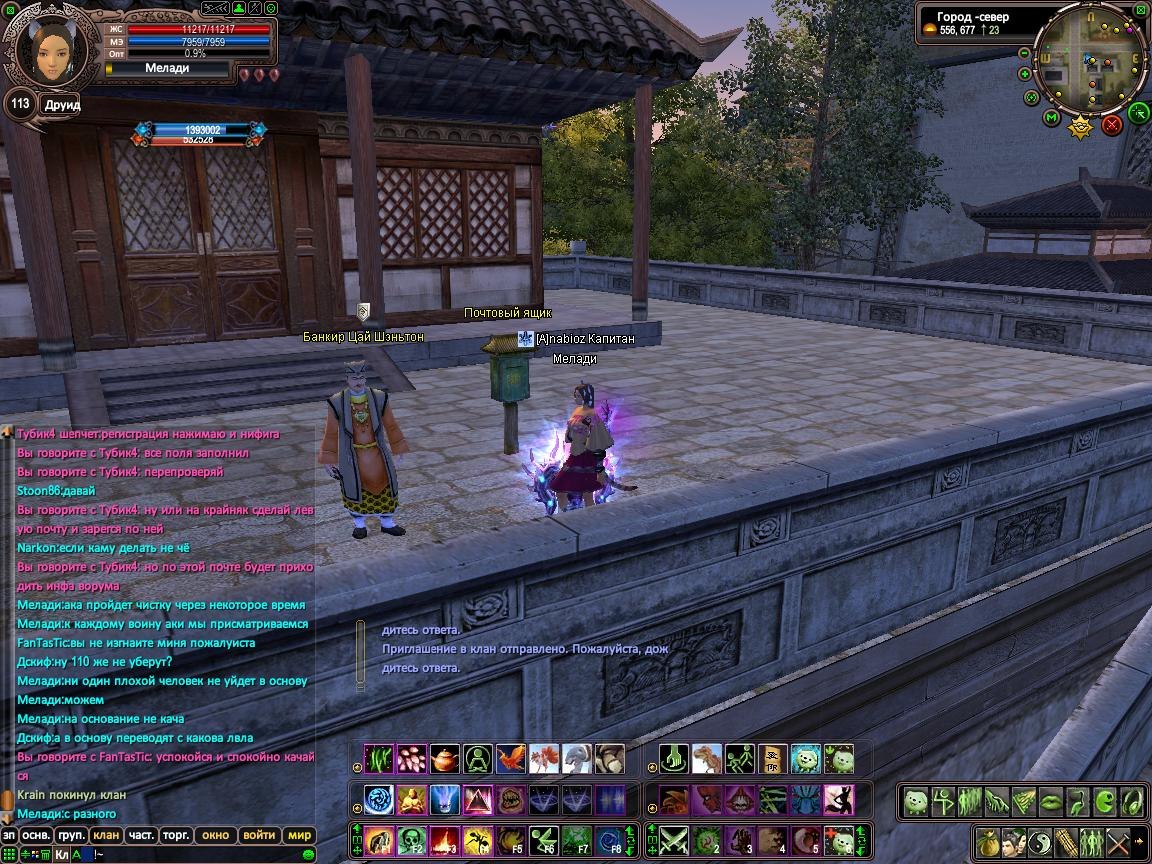This screenshot has height=864, width=1152.
Task: Activate the teapot item slot
Action: click(445, 759)
